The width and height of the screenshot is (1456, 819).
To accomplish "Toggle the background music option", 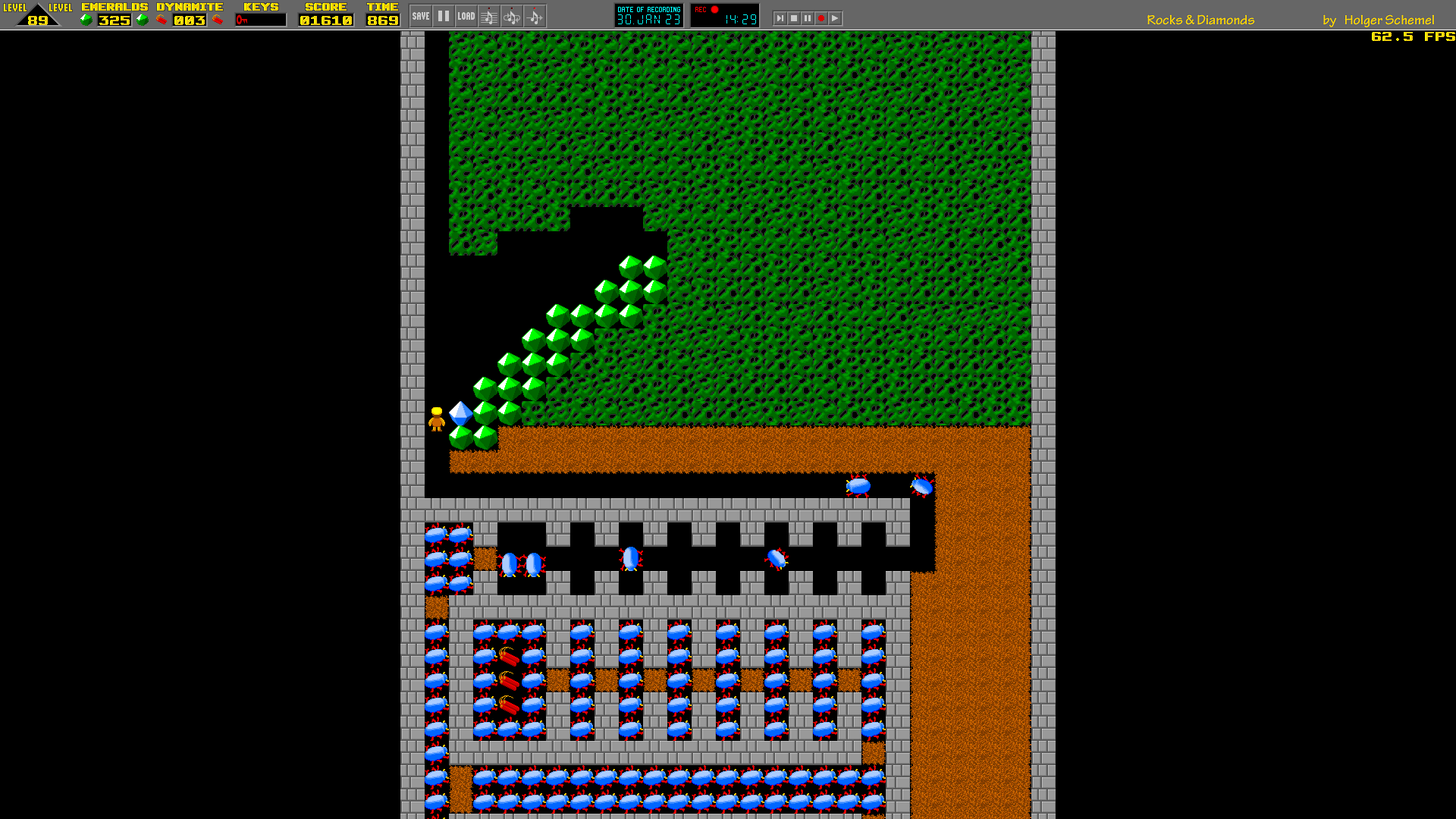I will point(489,15).
